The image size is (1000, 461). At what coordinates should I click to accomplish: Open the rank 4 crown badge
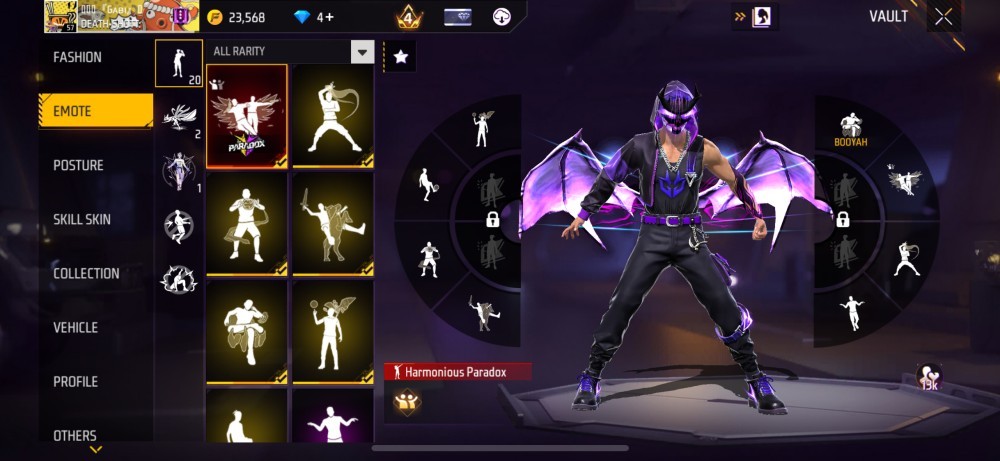tap(409, 17)
